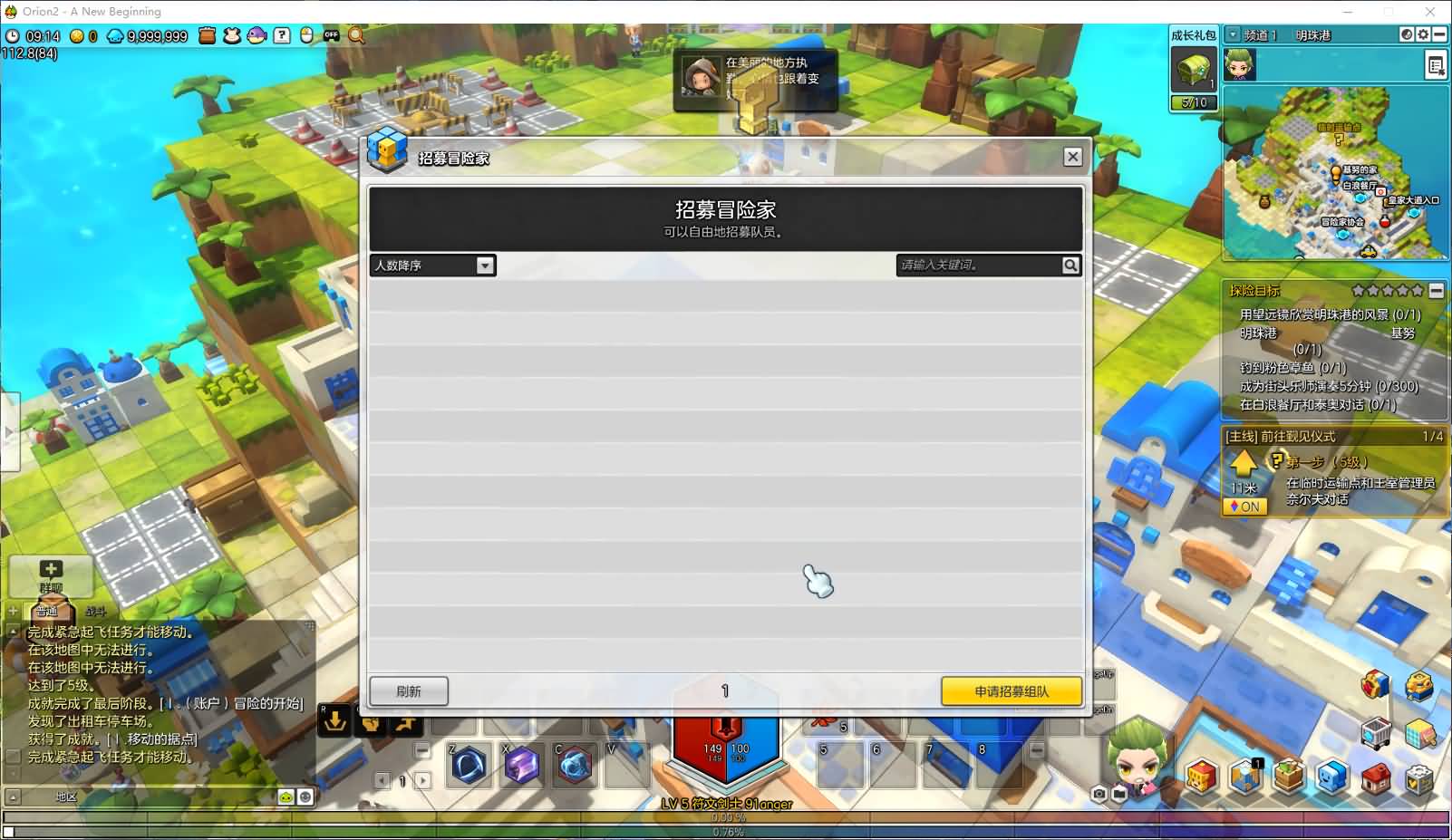Viewport: 1452px width, 840px height.
Task: Open the question mark help icon
Action: (x=281, y=34)
